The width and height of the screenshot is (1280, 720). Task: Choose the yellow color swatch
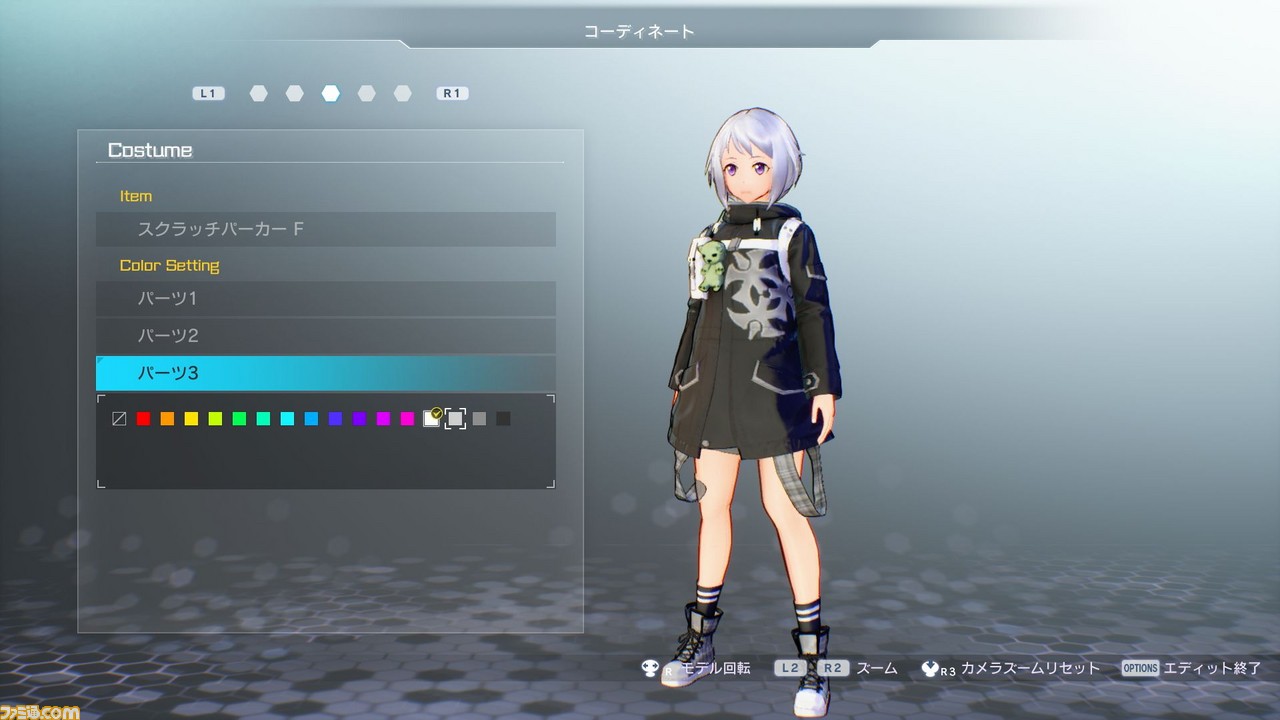[x=191, y=419]
